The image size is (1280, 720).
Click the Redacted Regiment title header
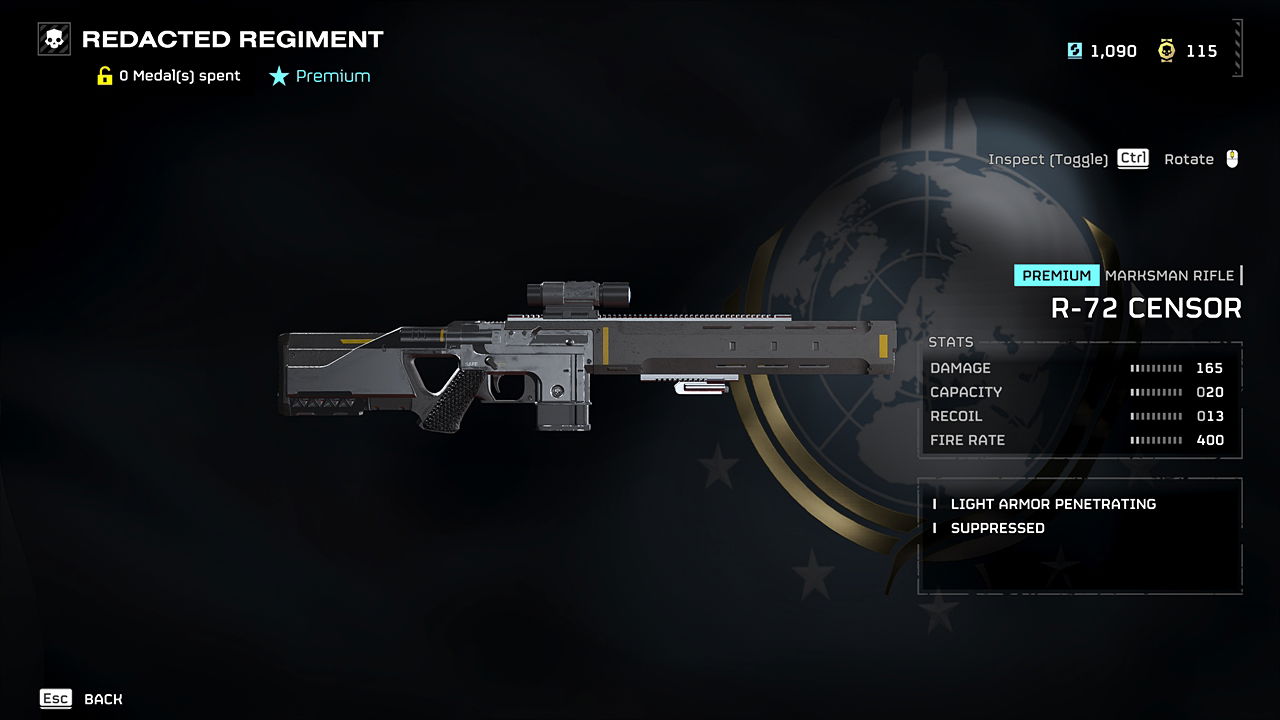(232, 39)
